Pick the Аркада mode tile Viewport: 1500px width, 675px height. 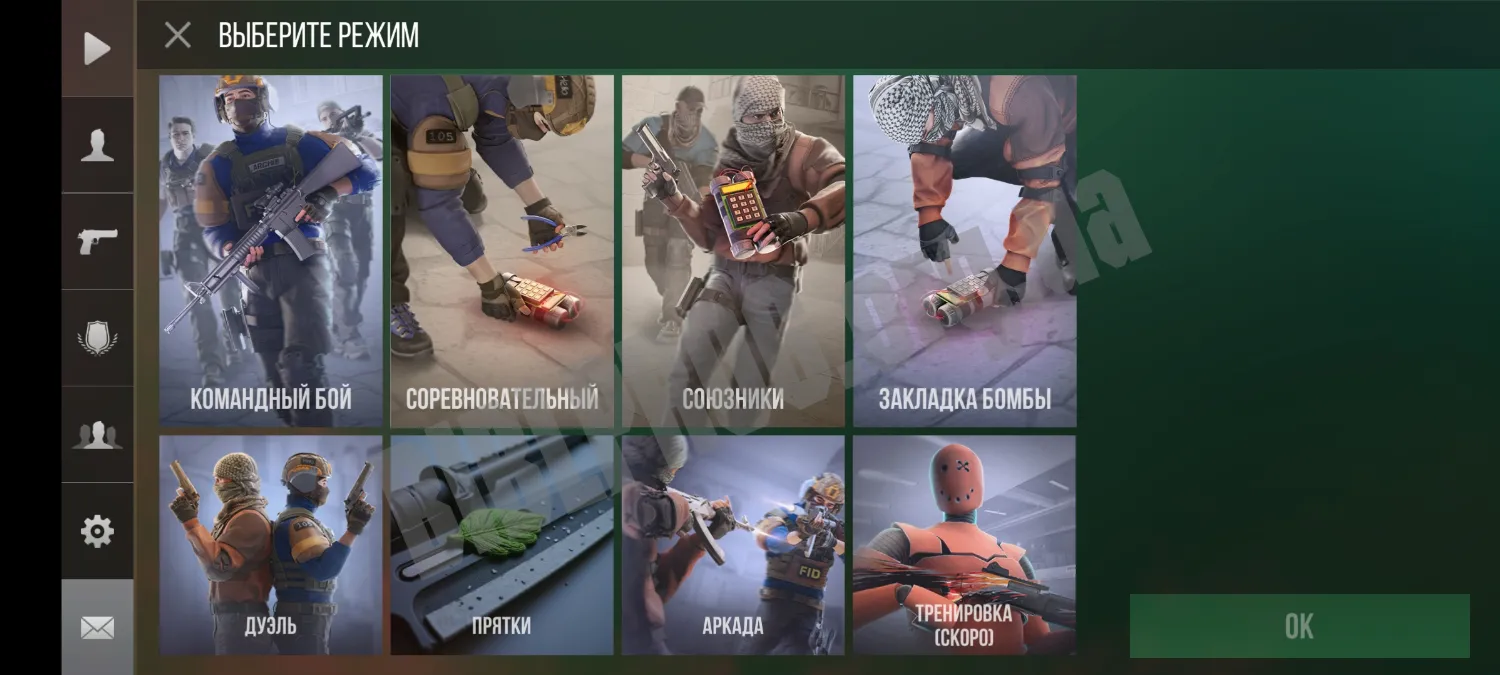coord(733,545)
